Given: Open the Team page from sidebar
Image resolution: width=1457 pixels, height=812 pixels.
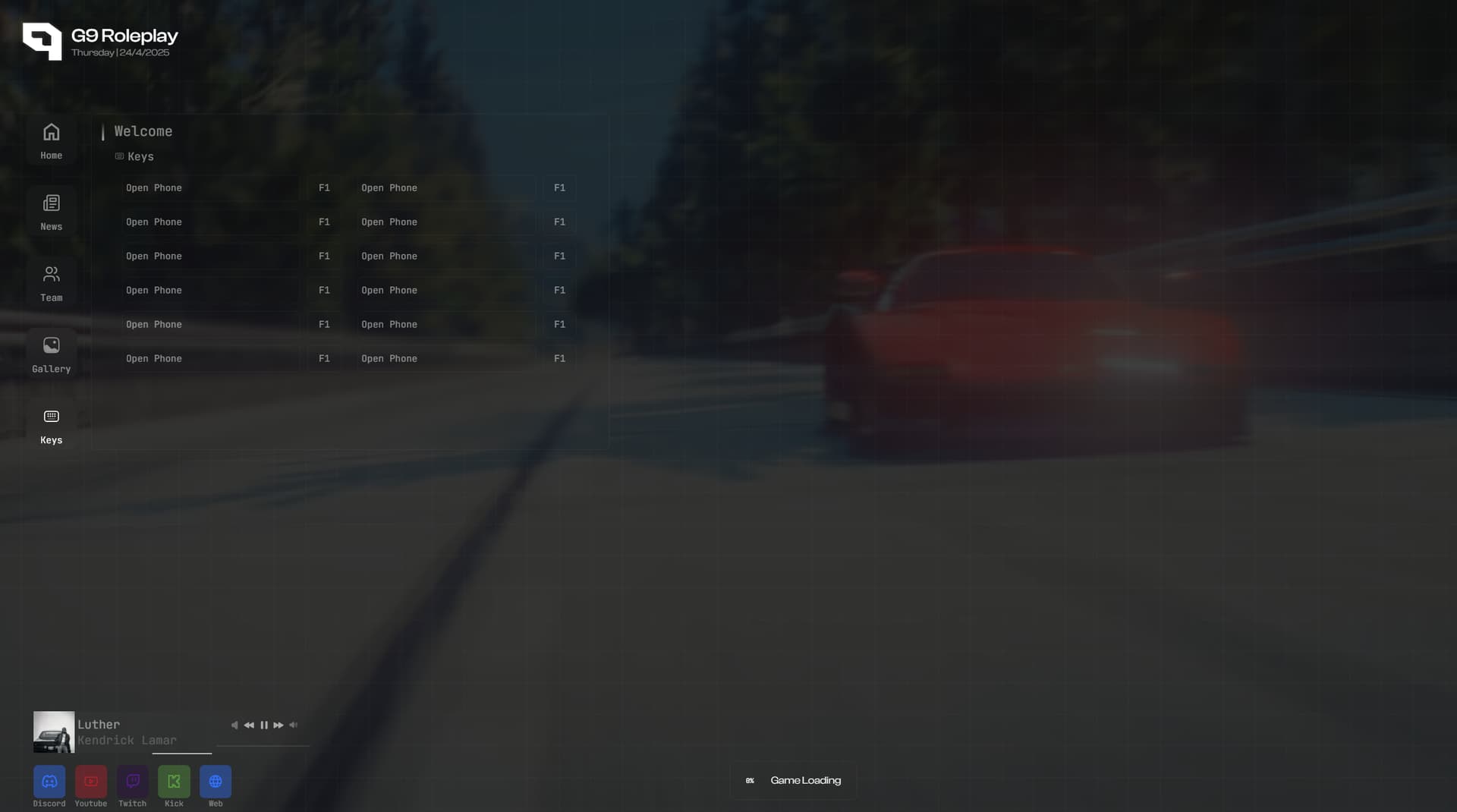Looking at the screenshot, I should coord(50,283).
